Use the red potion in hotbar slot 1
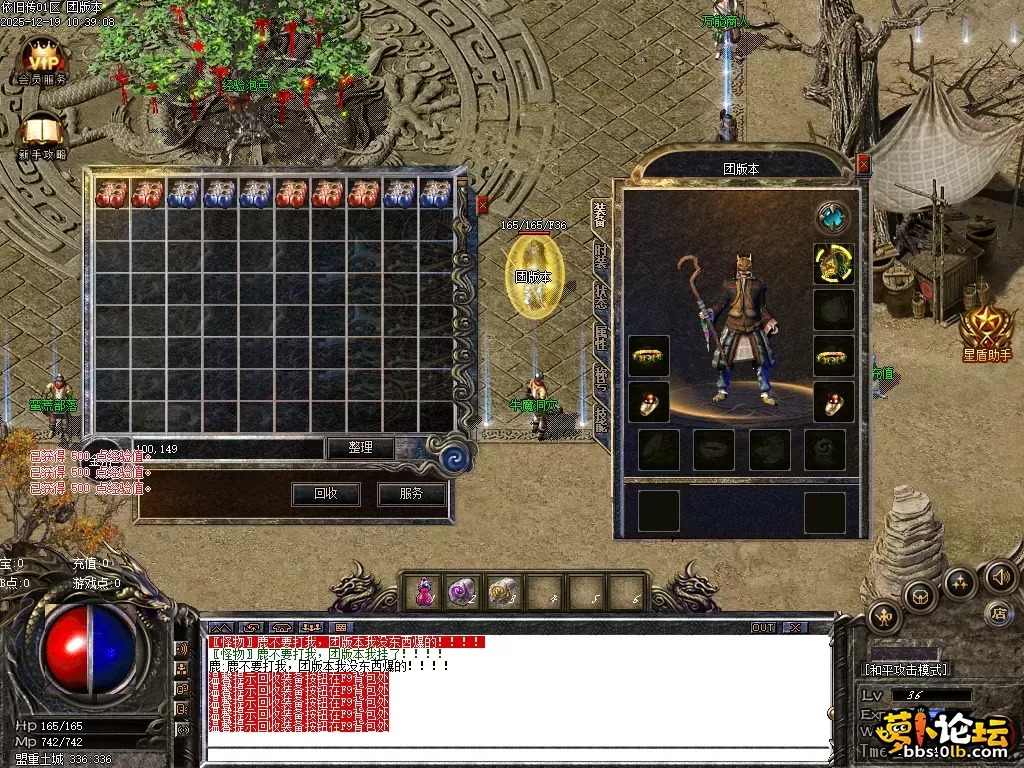1024x768 pixels. click(425, 593)
